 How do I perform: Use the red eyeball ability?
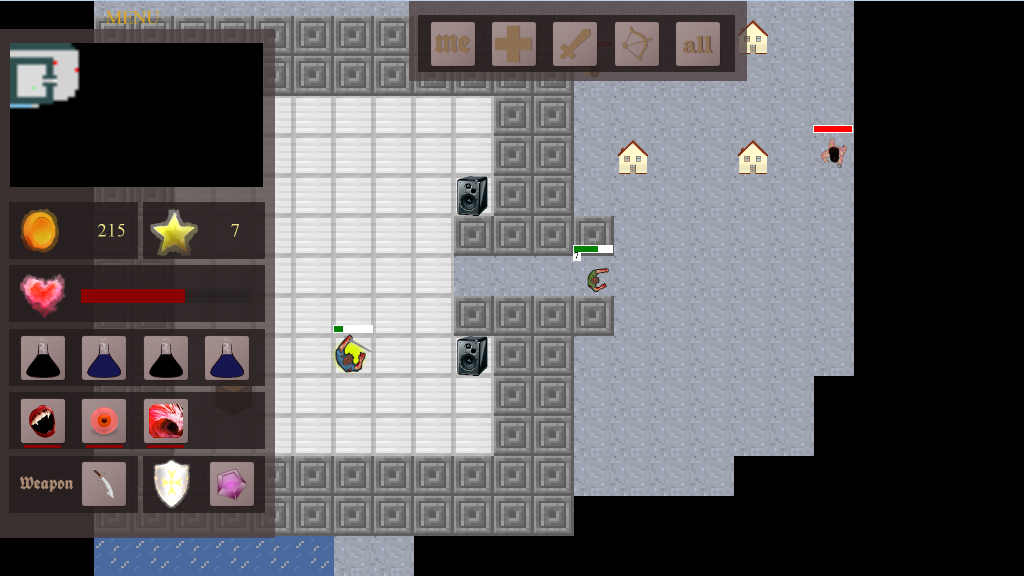click(104, 421)
